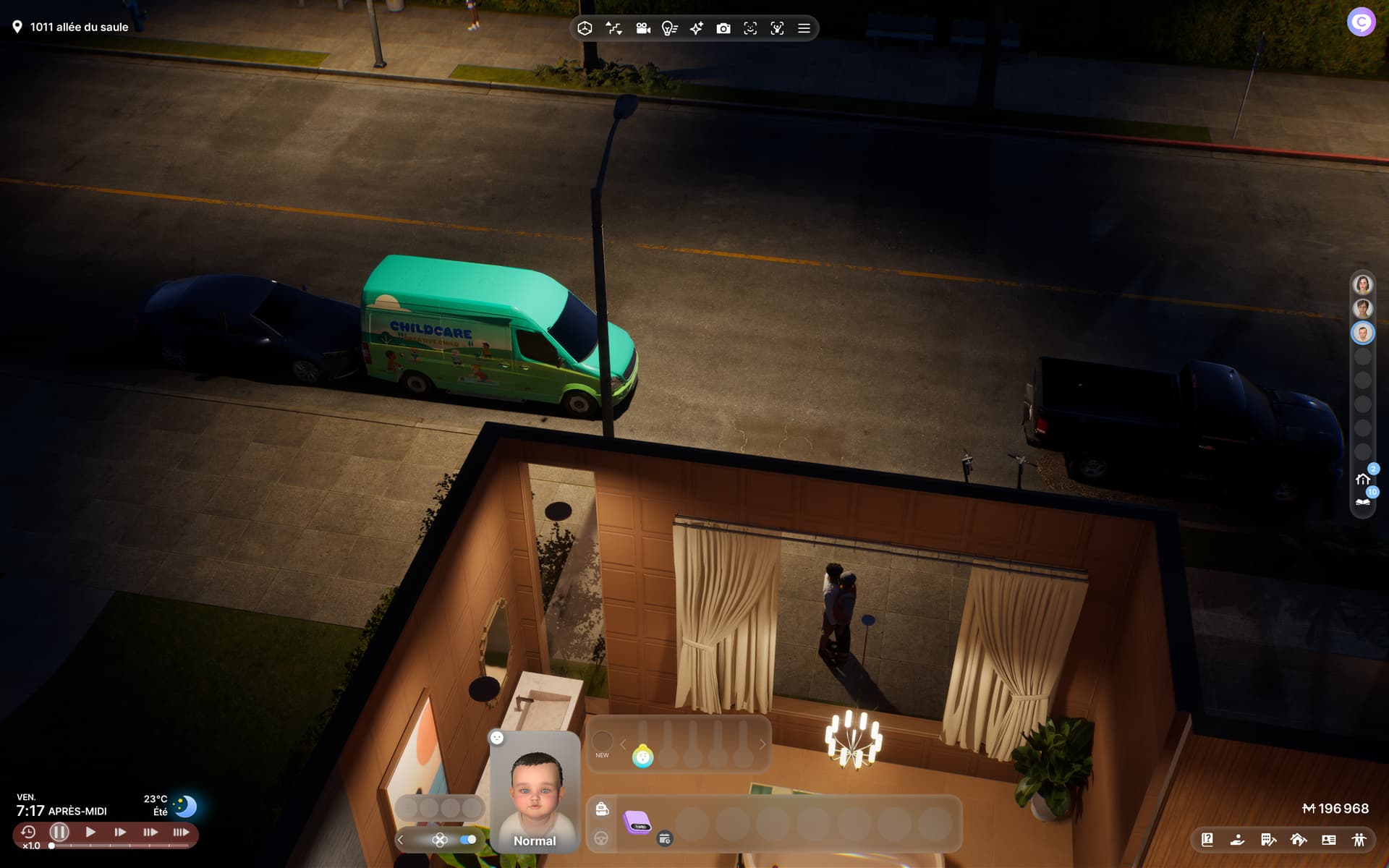Screen dimensions: 1389x868
Task: Open the facial capture icon
Action: click(750, 28)
